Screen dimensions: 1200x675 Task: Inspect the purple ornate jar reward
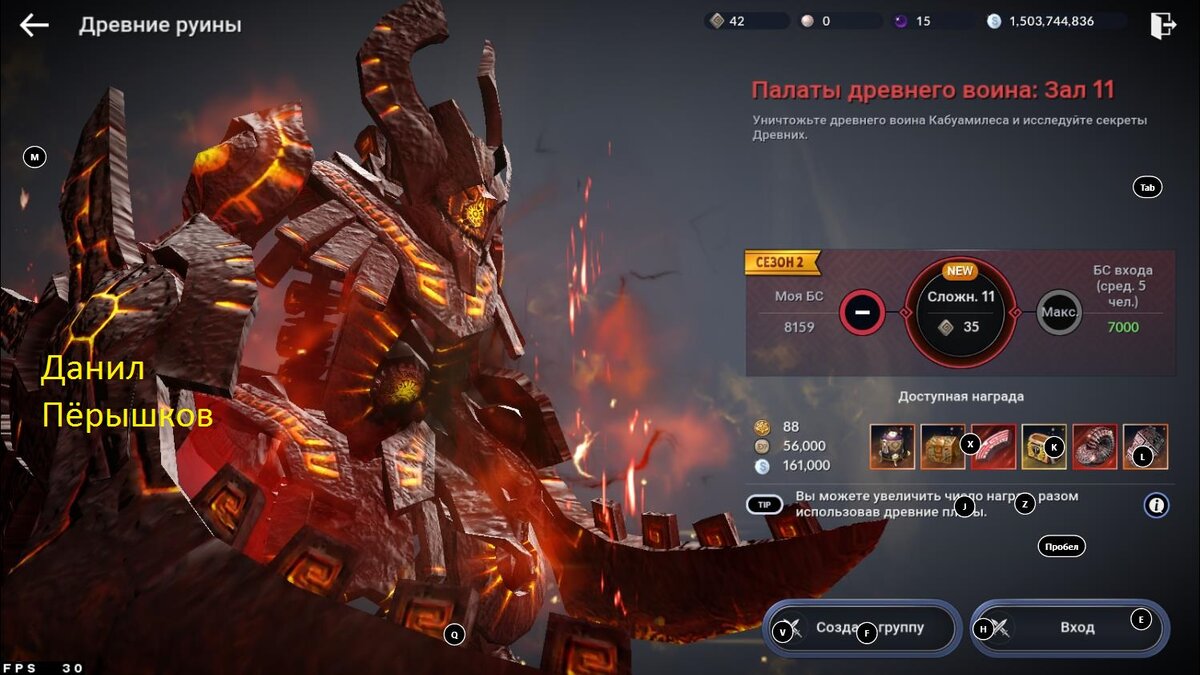tap(892, 446)
